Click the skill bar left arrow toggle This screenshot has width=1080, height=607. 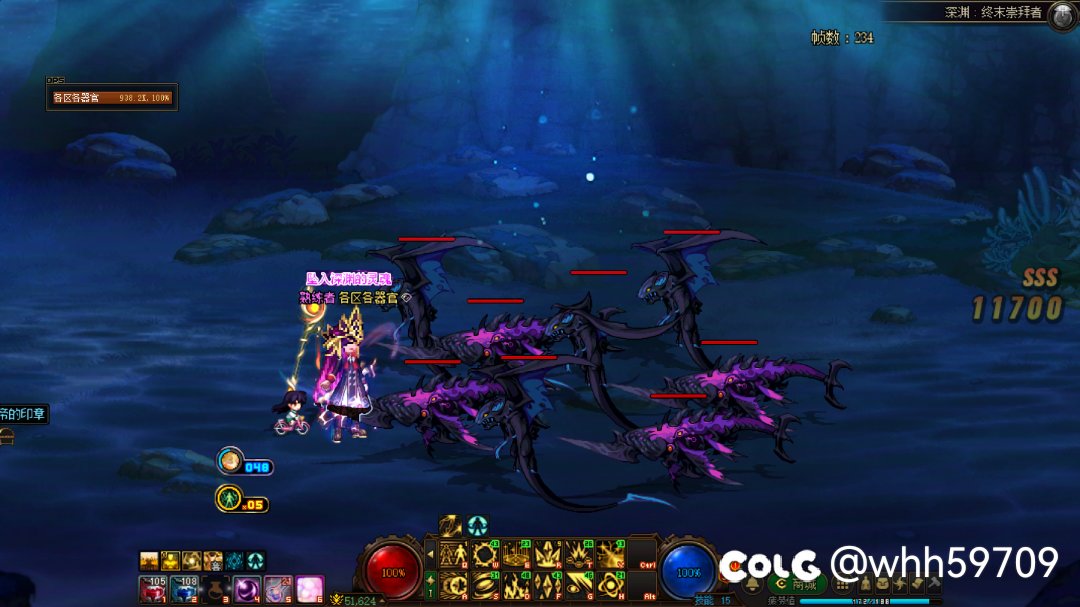click(431, 553)
